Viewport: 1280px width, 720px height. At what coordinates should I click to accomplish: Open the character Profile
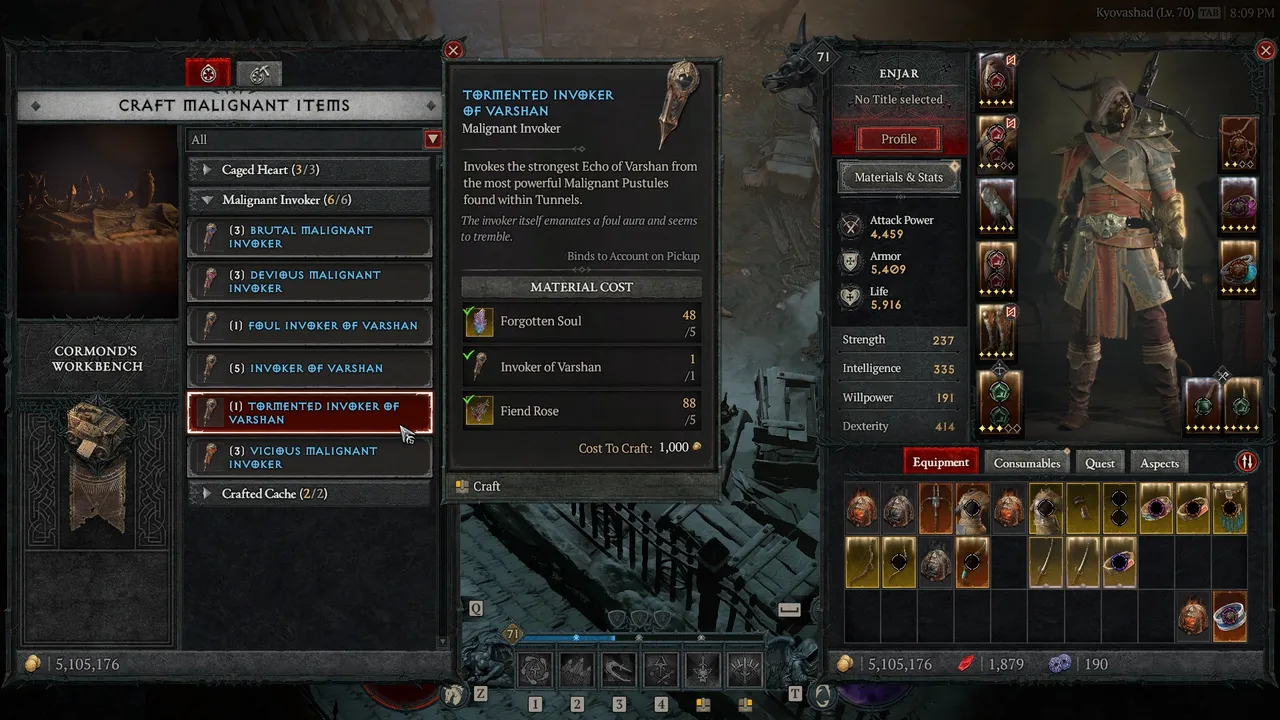click(898, 139)
